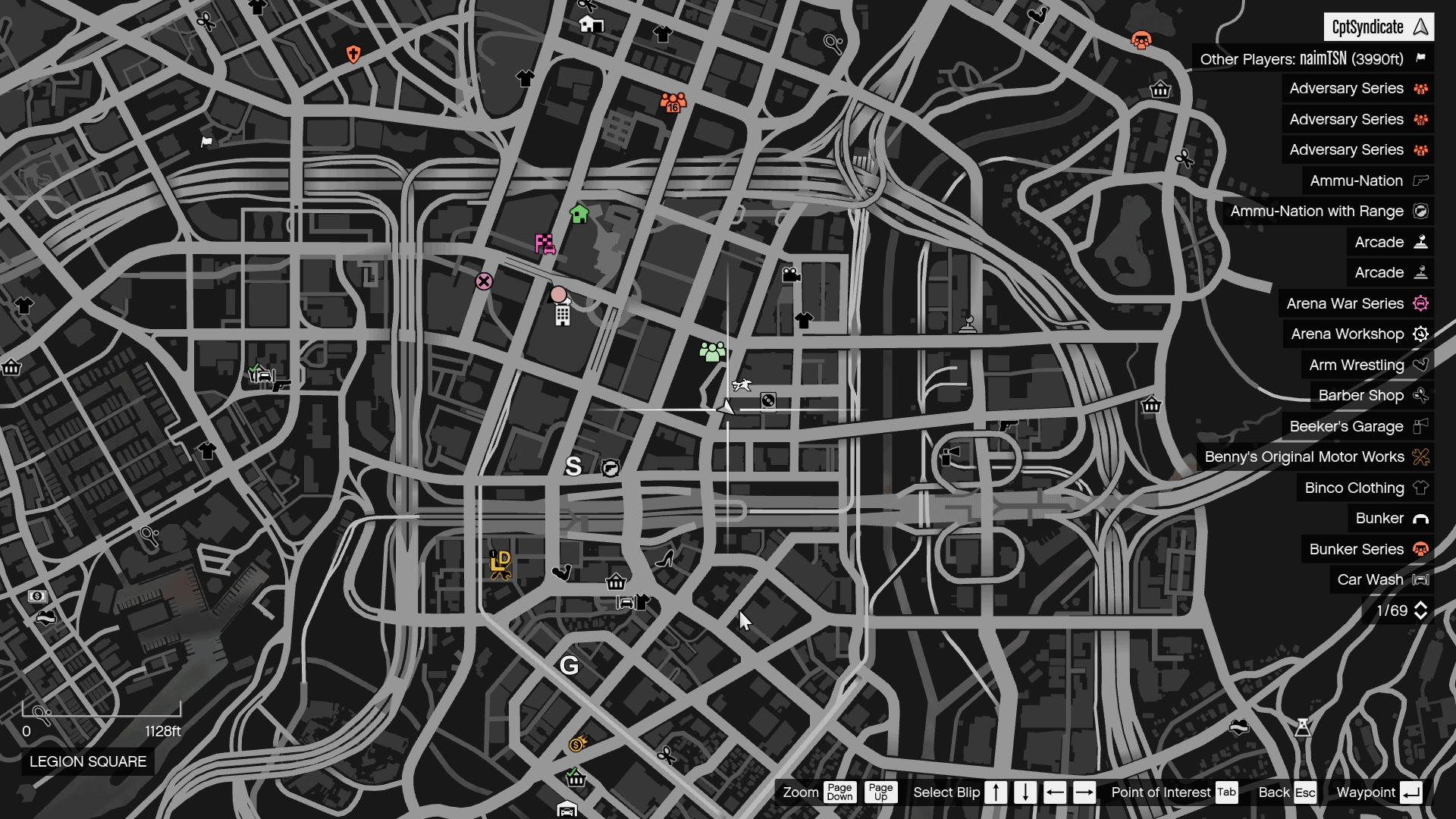
Task: Select the white player arrow marker
Action: (x=726, y=406)
